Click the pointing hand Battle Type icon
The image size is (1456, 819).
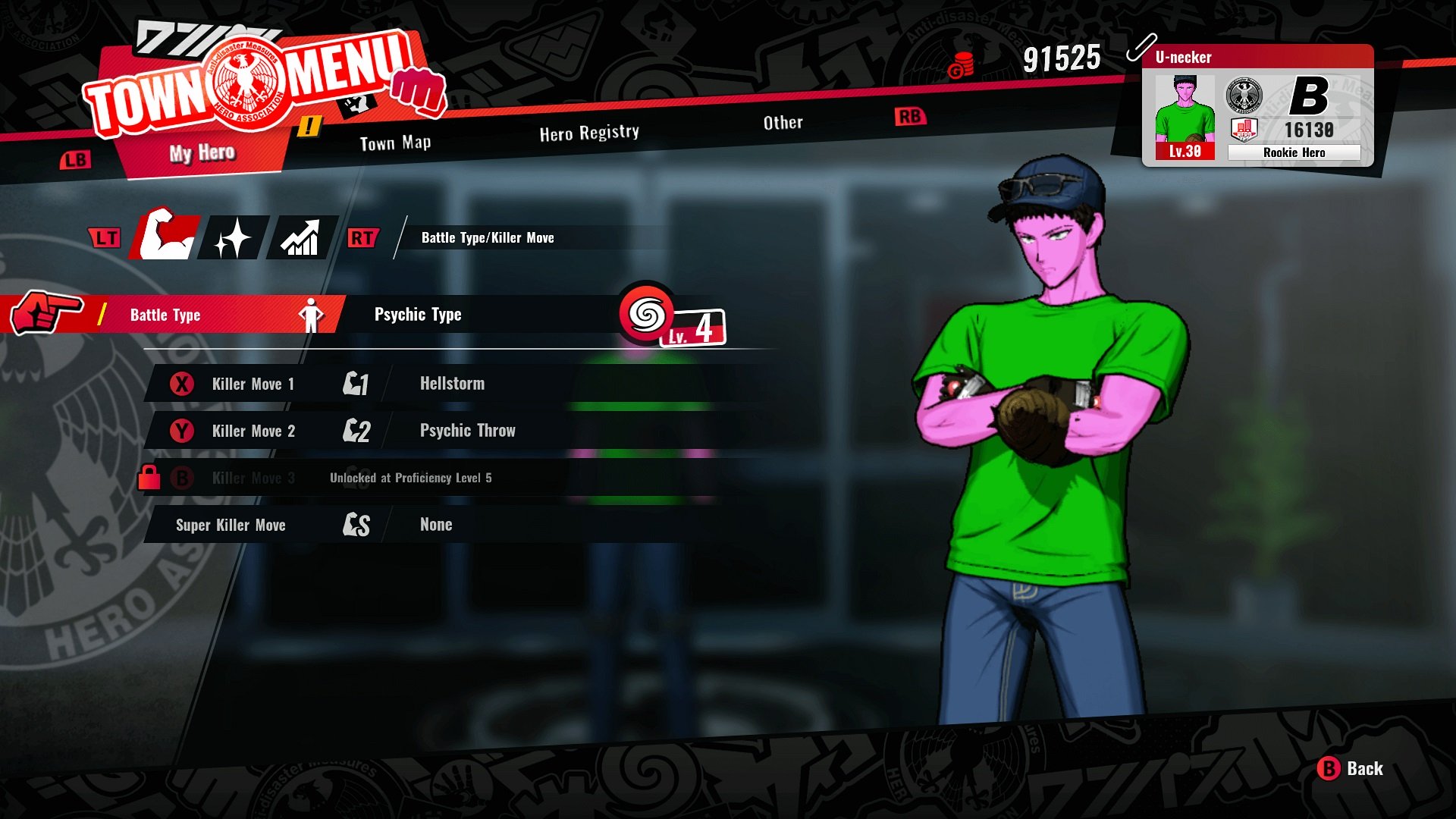pos(45,312)
